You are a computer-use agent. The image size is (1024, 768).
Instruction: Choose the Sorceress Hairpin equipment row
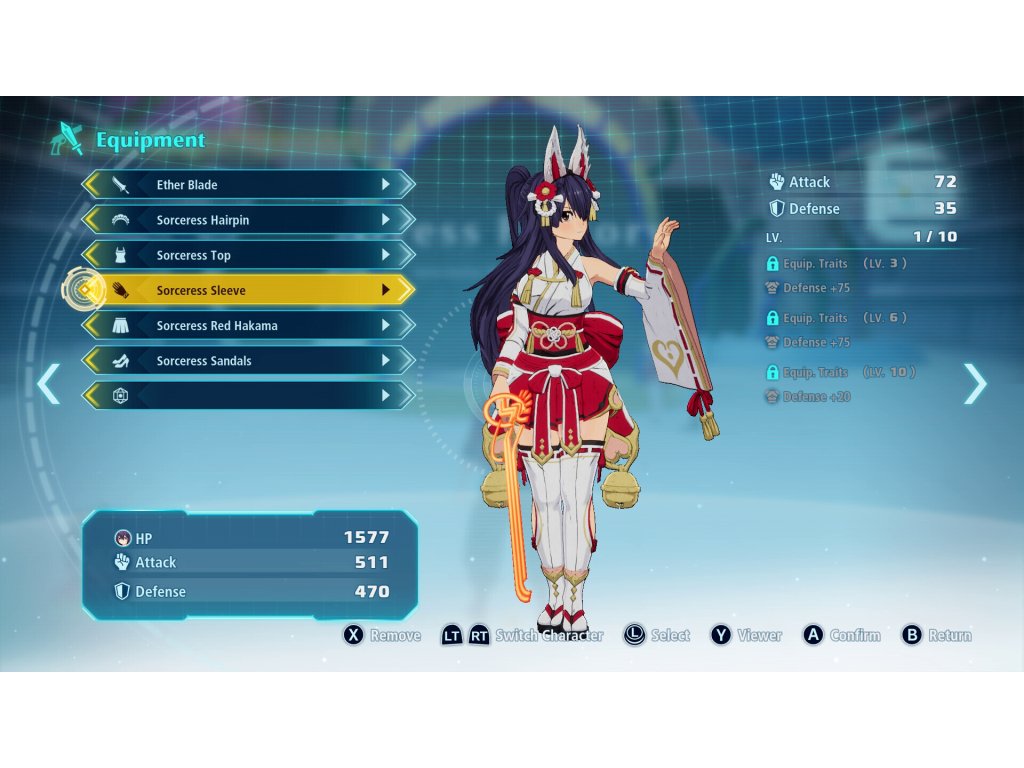click(x=248, y=220)
